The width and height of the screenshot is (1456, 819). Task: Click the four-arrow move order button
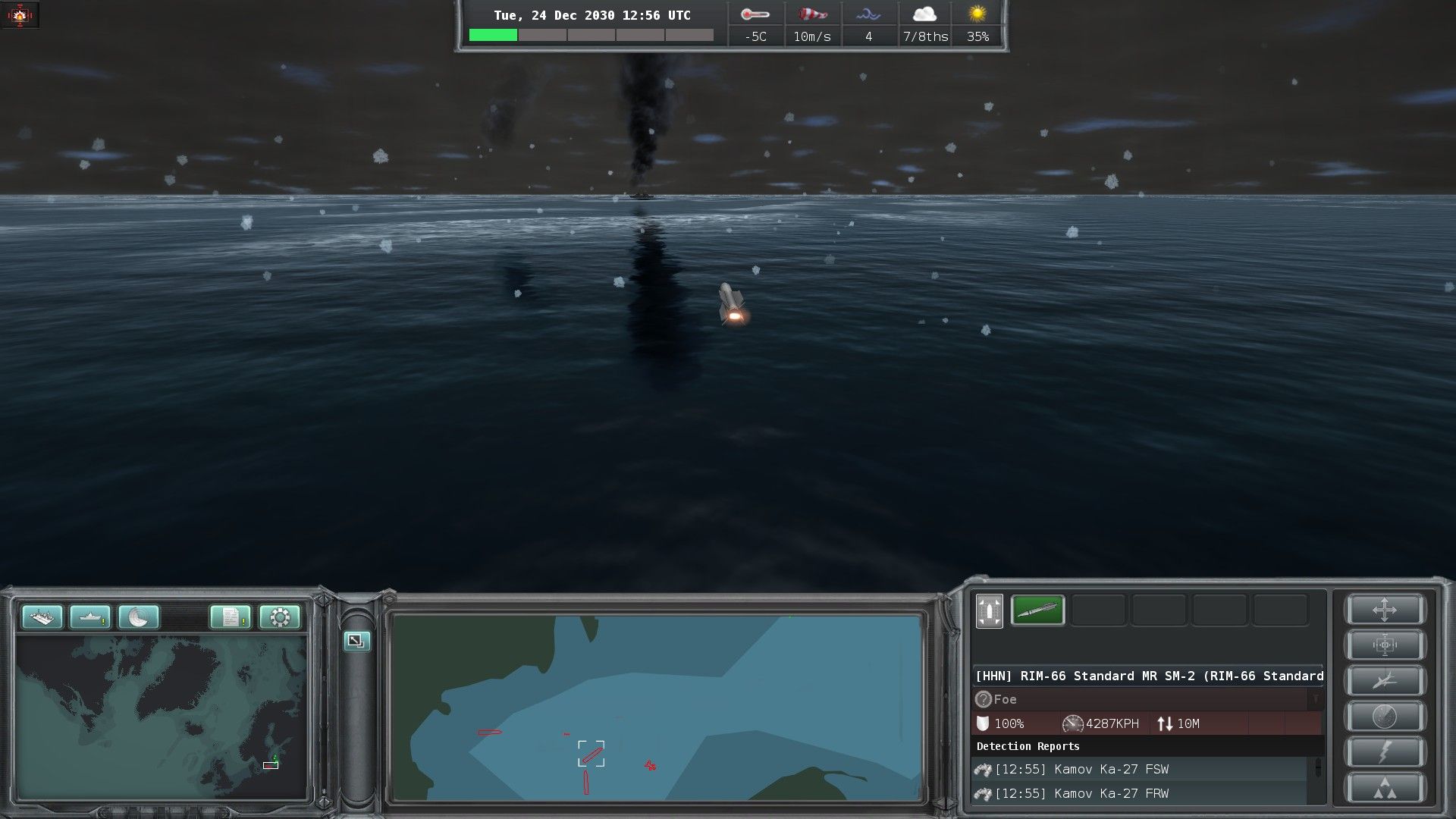click(x=1385, y=610)
